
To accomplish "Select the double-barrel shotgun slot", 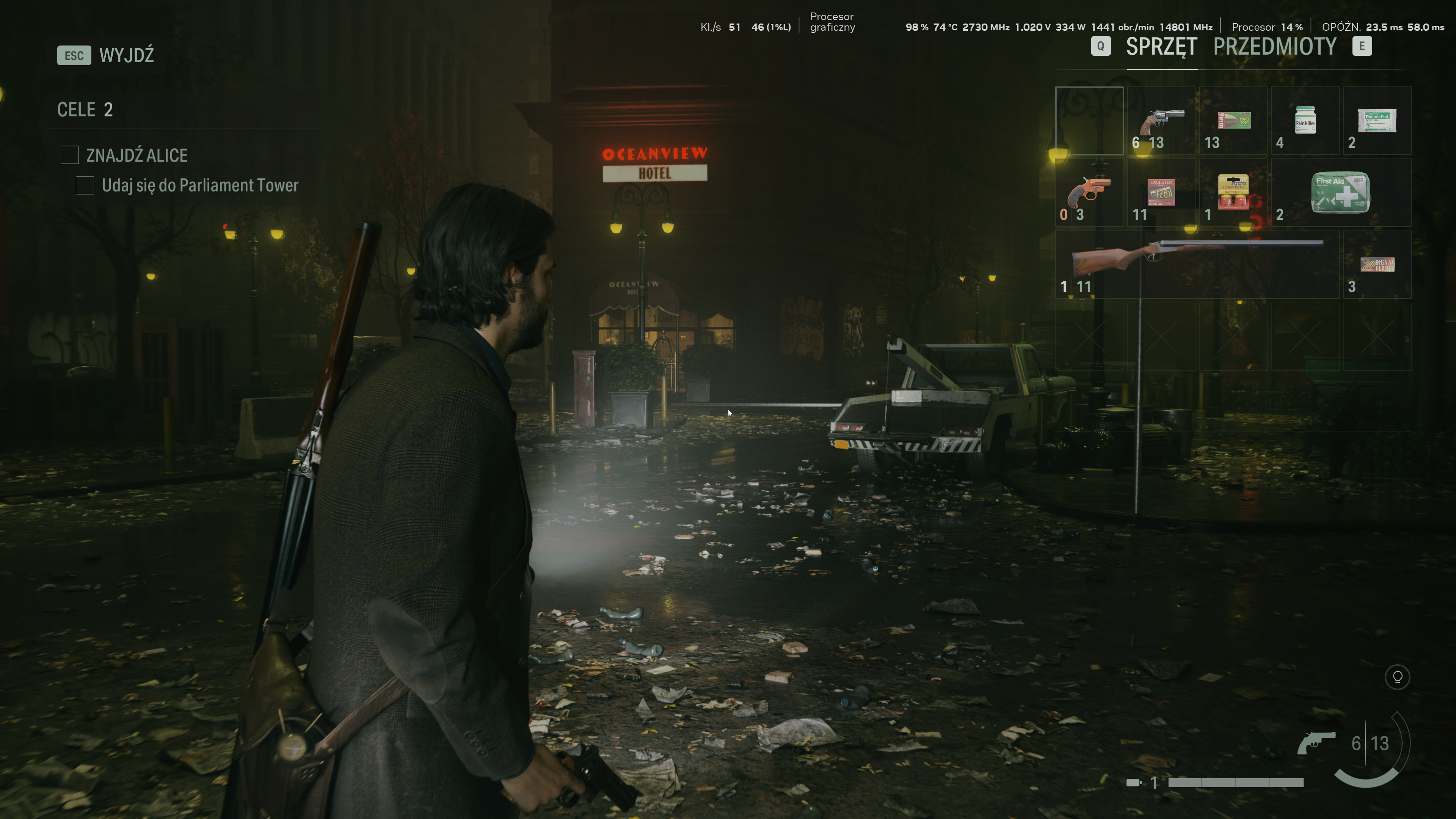I will (1197, 265).
